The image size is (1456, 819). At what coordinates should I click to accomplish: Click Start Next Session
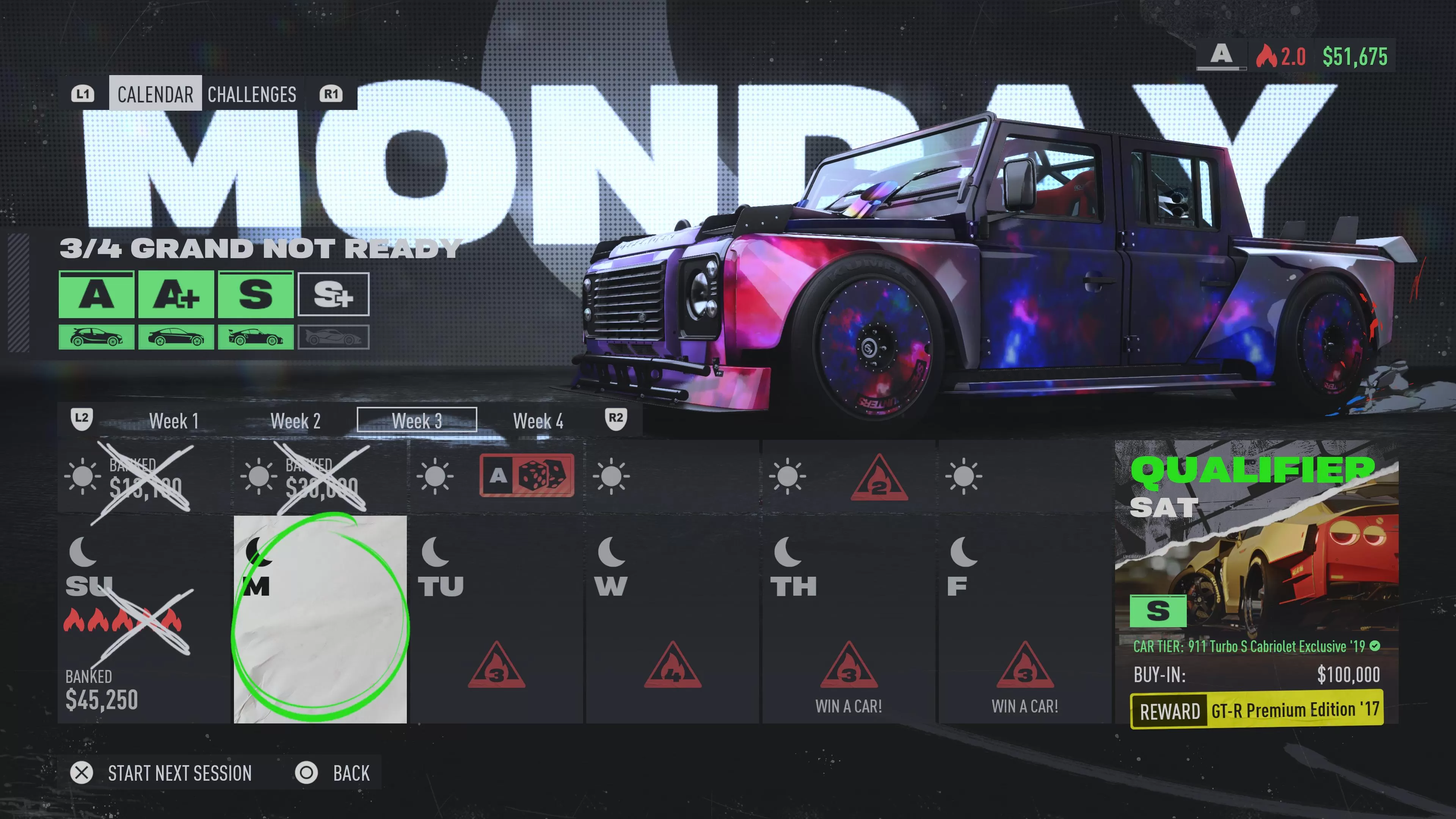(x=180, y=773)
